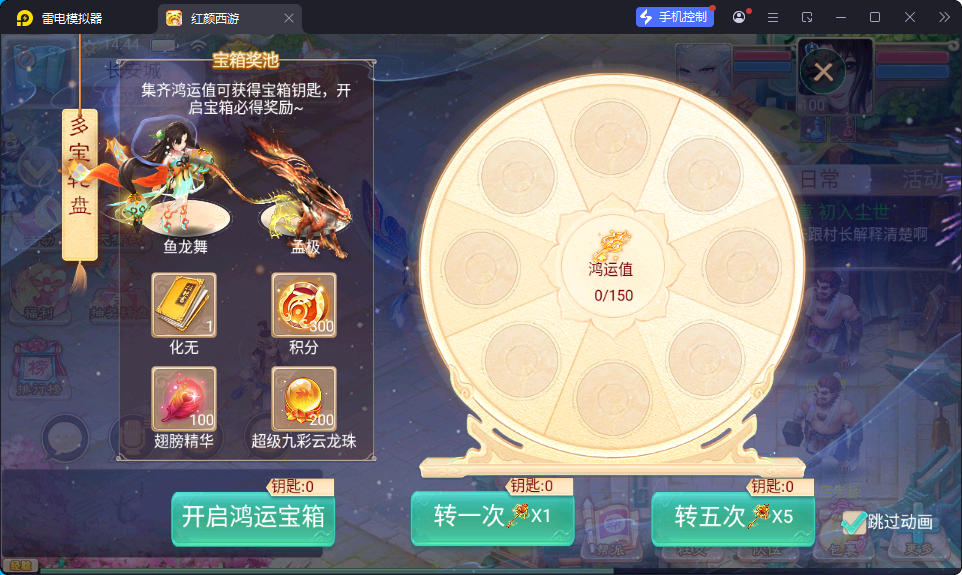
Task: Spin five times with 转五次 button
Action: (732, 517)
